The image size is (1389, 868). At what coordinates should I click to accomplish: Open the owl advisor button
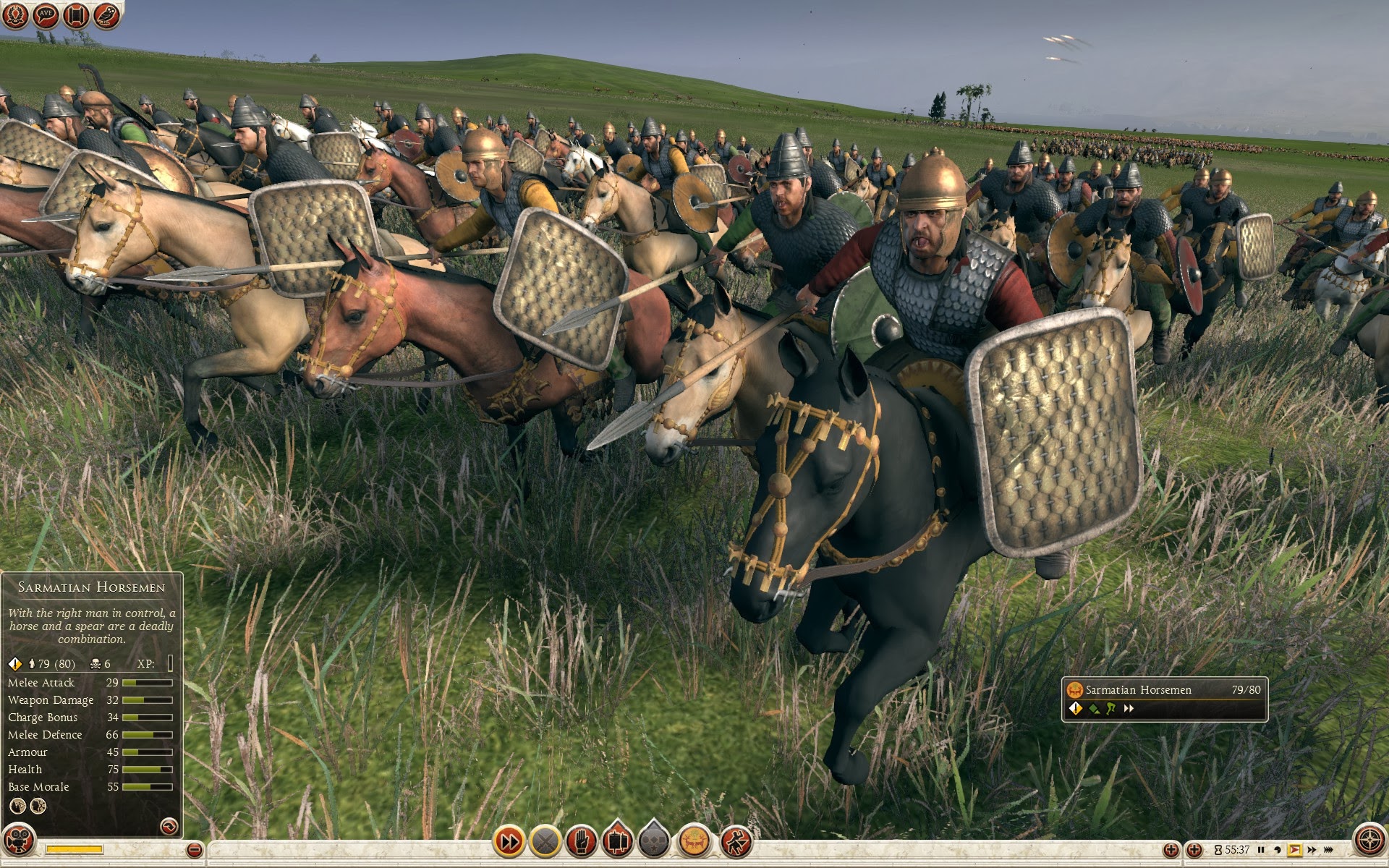106,15
